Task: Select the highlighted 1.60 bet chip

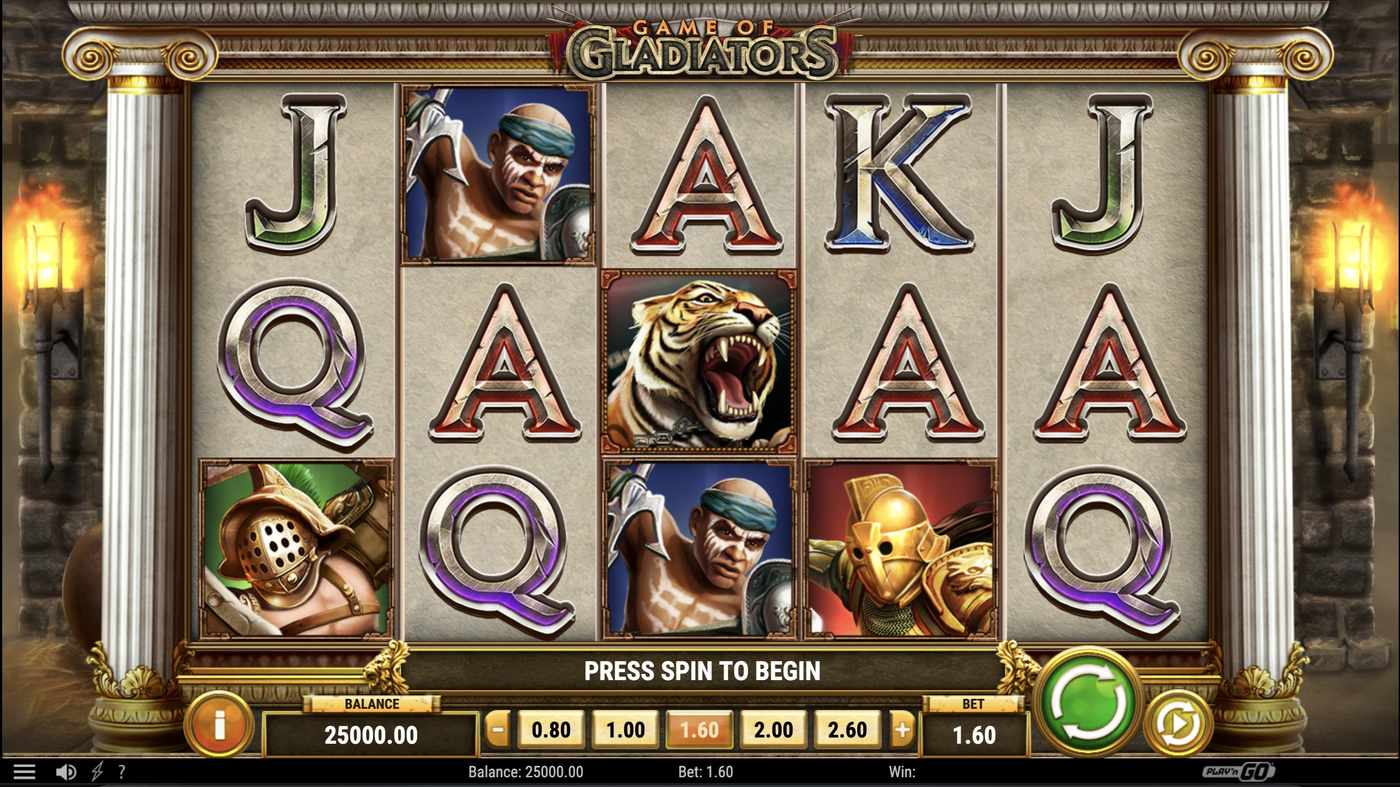Action: pyautogui.click(x=699, y=729)
